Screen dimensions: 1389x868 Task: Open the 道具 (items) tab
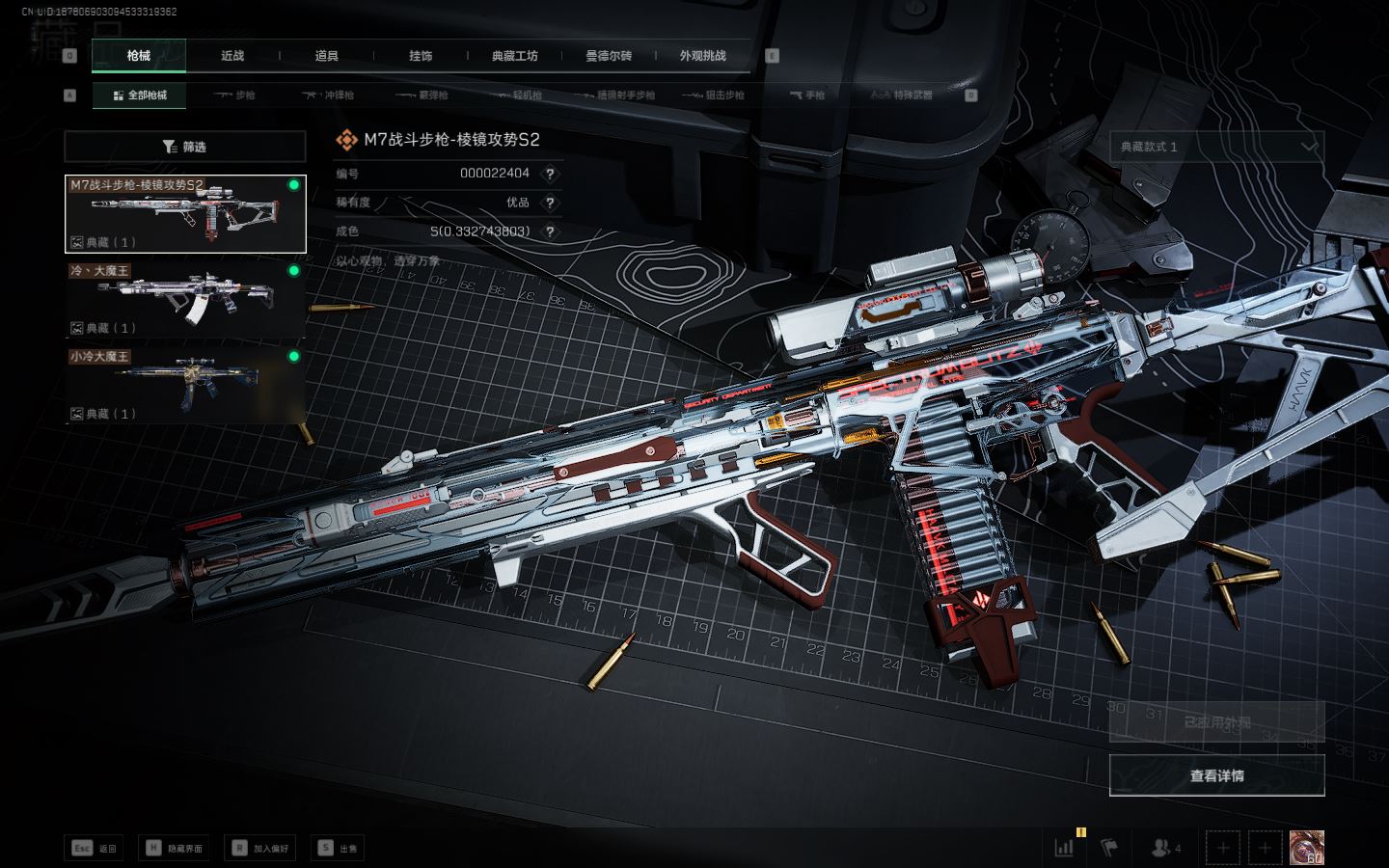pyautogui.click(x=327, y=56)
